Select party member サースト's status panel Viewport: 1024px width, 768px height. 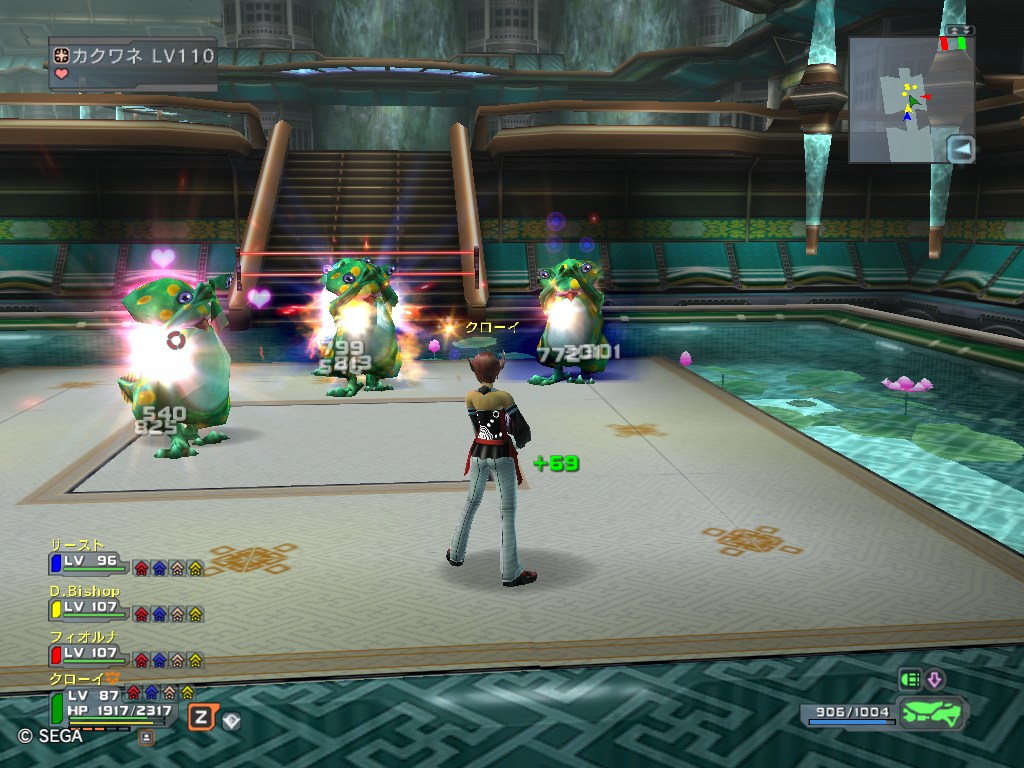click(x=89, y=563)
